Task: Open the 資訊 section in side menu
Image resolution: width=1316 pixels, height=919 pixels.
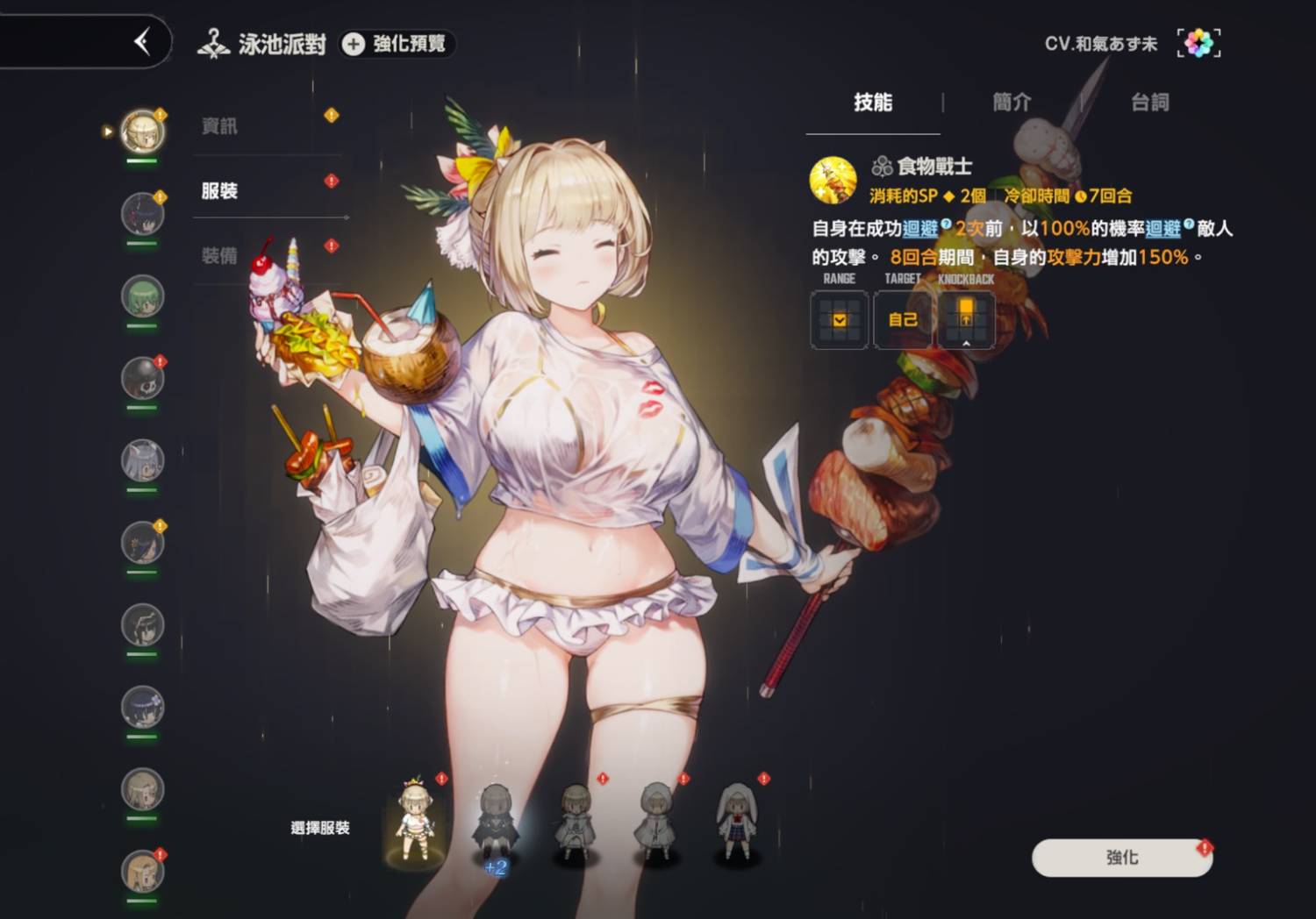Action: click(x=218, y=125)
